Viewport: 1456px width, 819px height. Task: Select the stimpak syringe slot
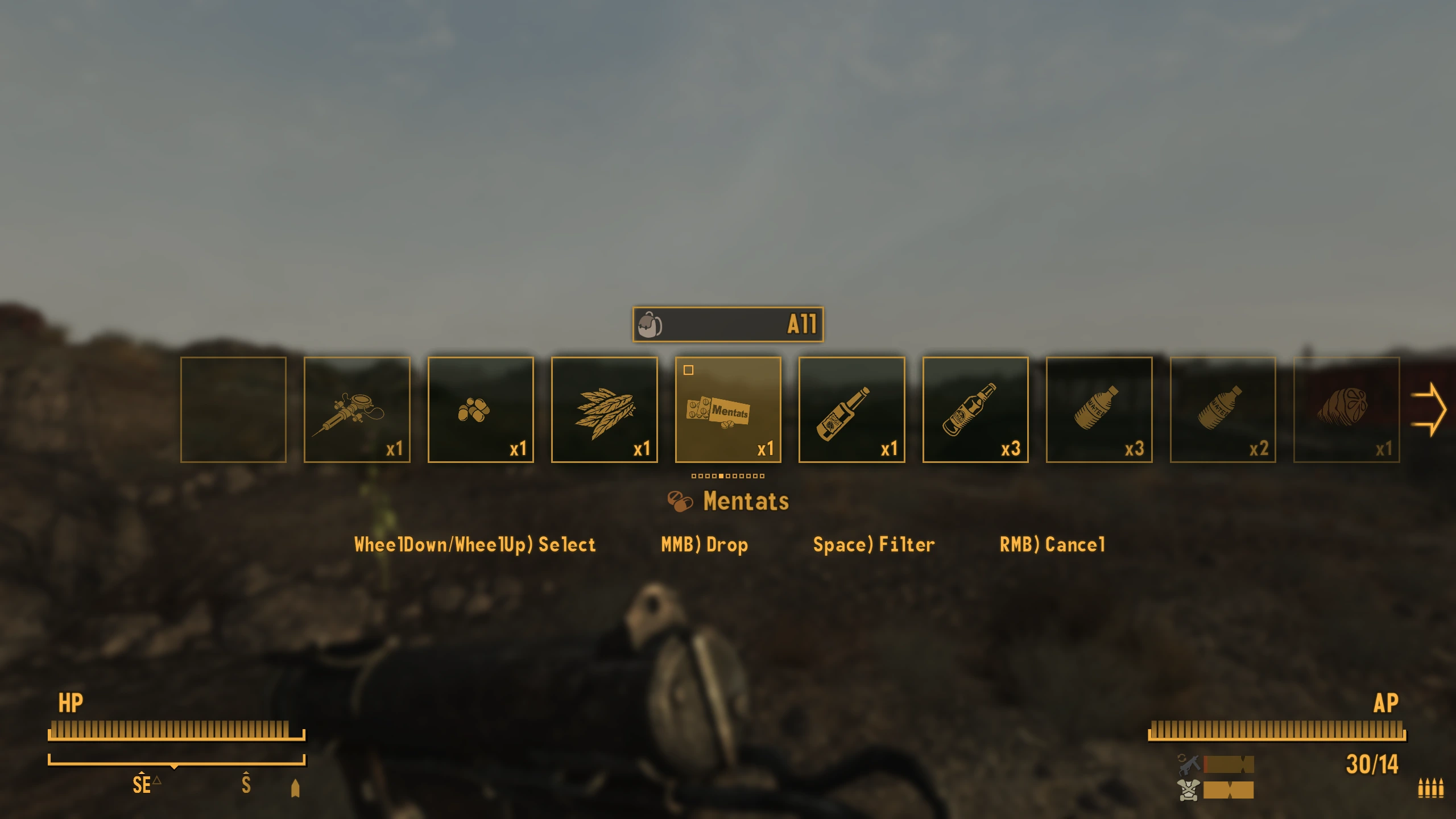(x=357, y=409)
